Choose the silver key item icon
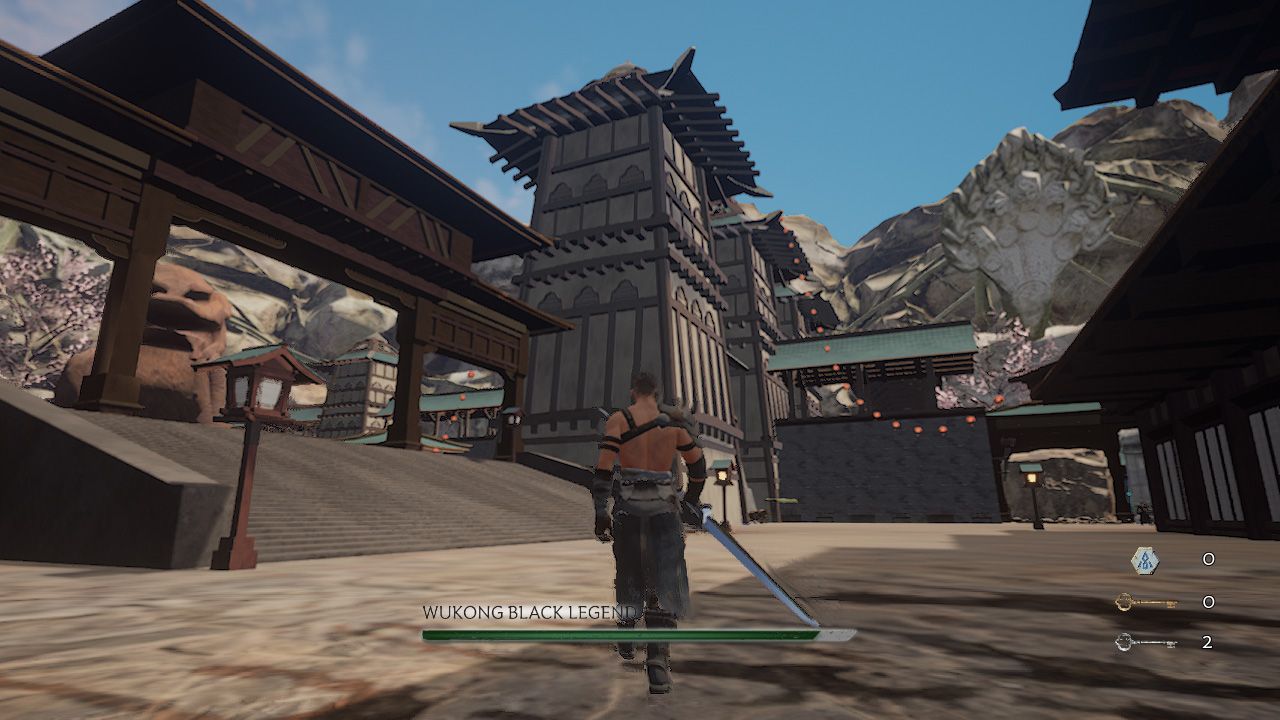The image size is (1280, 720). click(x=1146, y=642)
